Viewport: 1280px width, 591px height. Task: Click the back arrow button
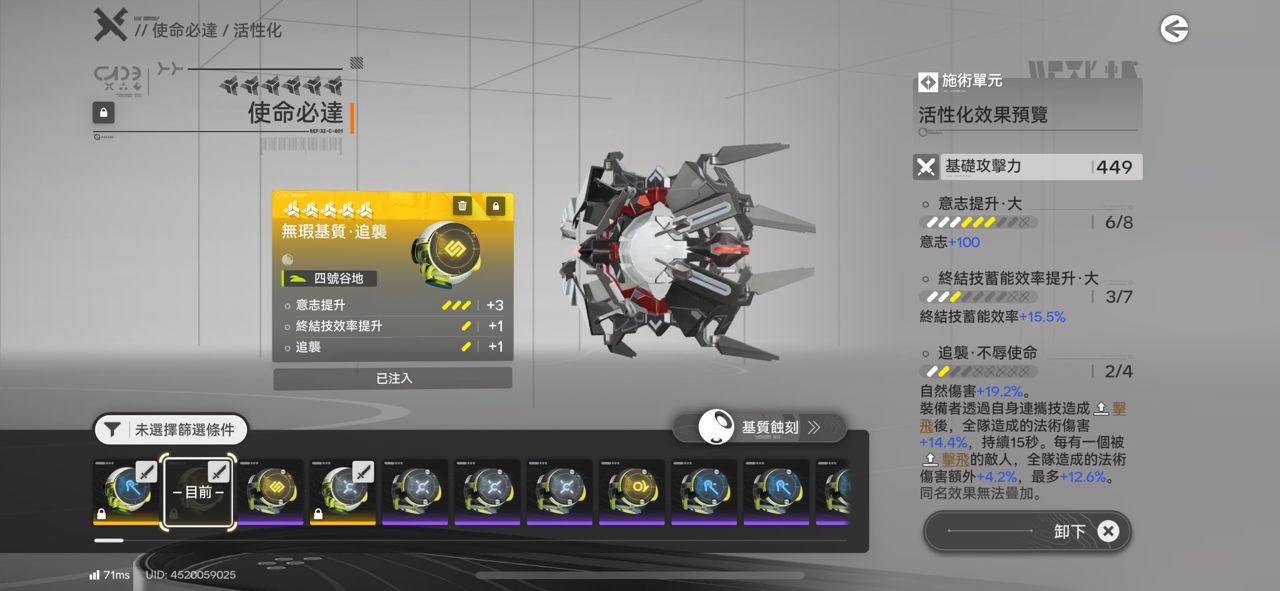(1174, 30)
